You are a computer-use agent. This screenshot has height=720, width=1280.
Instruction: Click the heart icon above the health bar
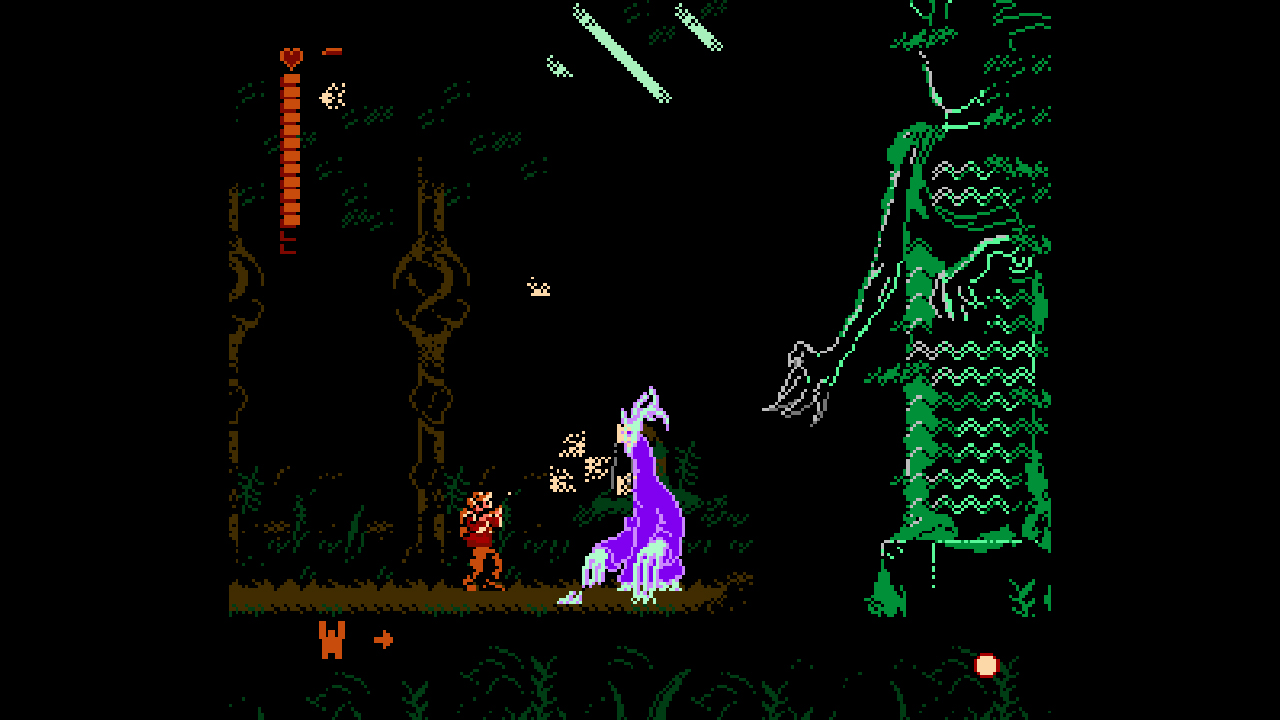pyautogui.click(x=291, y=57)
